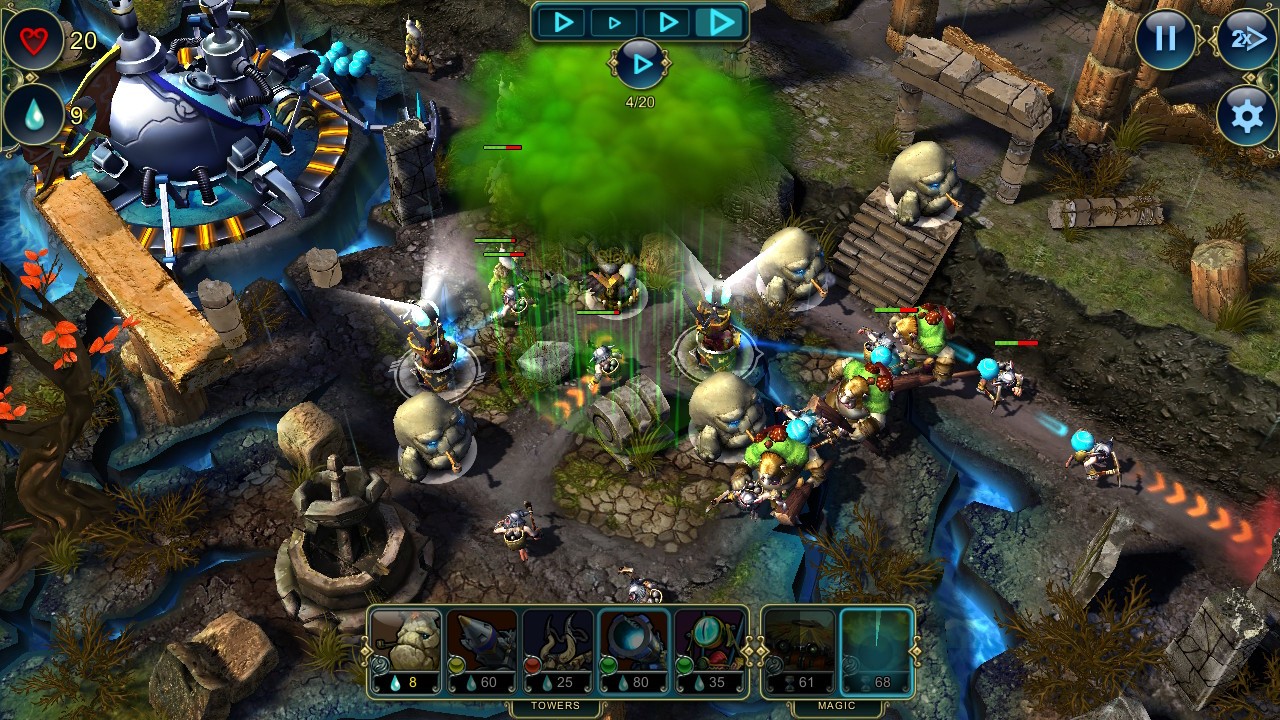The height and width of the screenshot is (720, 1280).
Task: Select the highlighted large wave arrow
Action: (x=720, y=21)
